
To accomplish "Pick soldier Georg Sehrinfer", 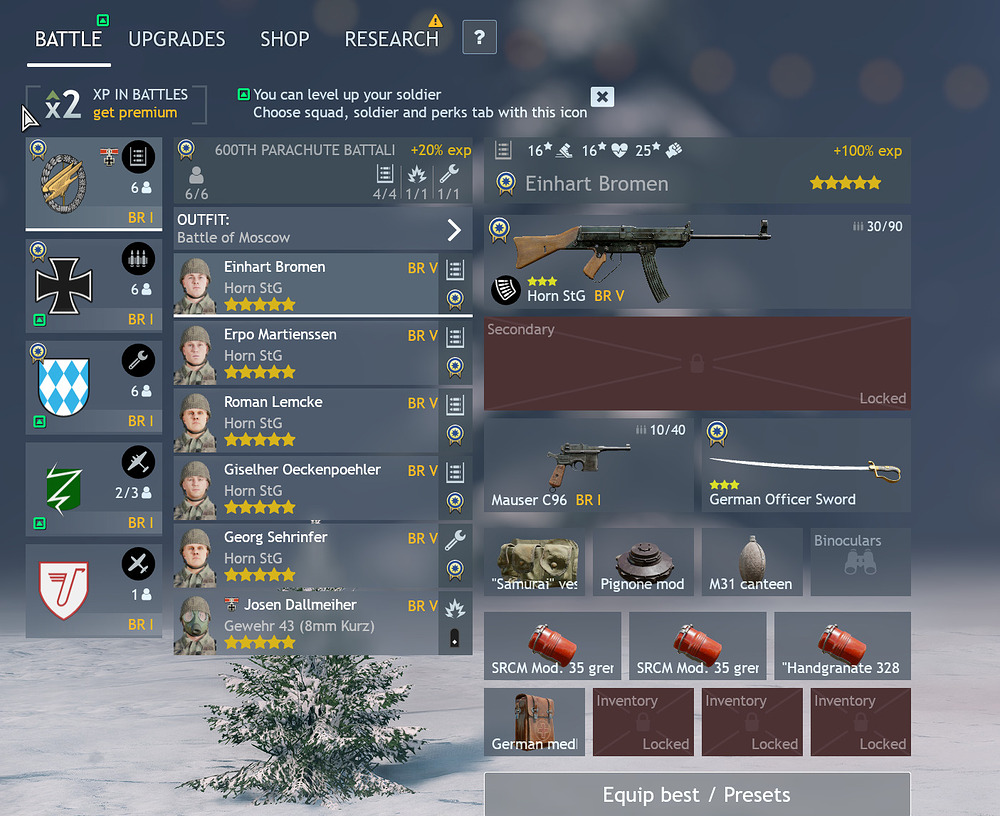I will coord(306,555).
